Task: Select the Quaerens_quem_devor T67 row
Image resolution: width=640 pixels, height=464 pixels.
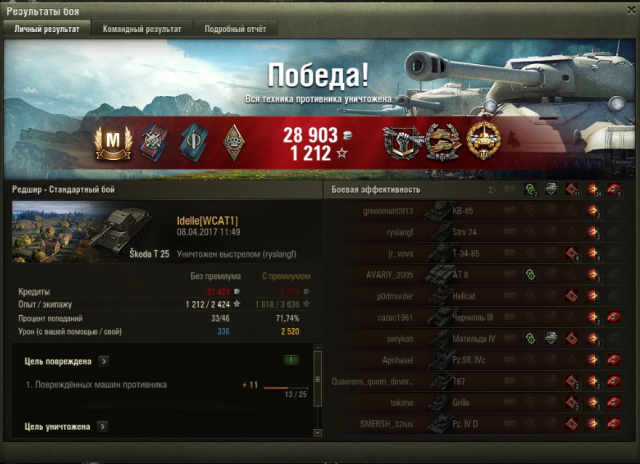Action: 478,381
